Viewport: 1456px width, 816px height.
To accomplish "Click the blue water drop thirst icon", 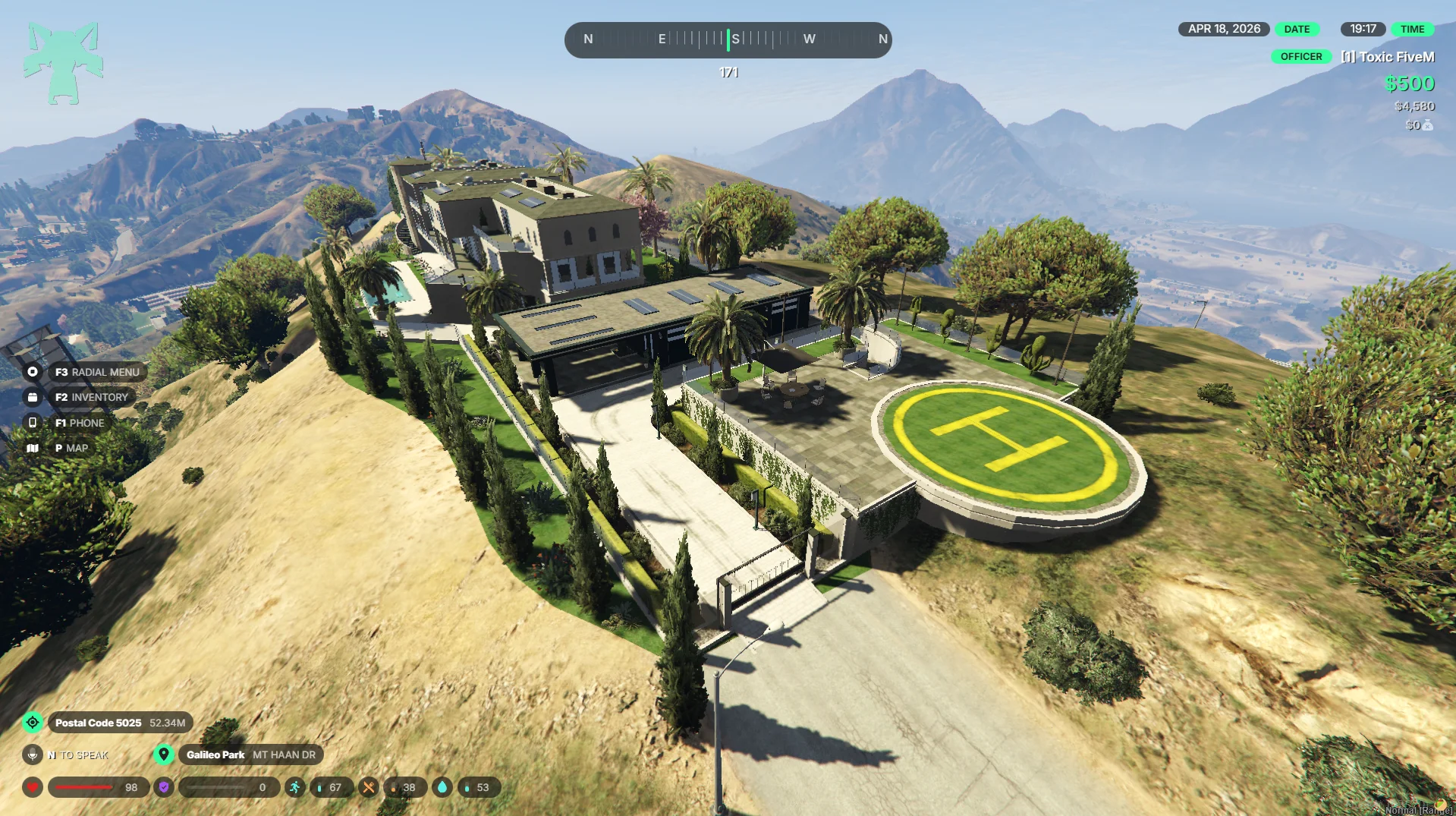I will pos(442,787).
